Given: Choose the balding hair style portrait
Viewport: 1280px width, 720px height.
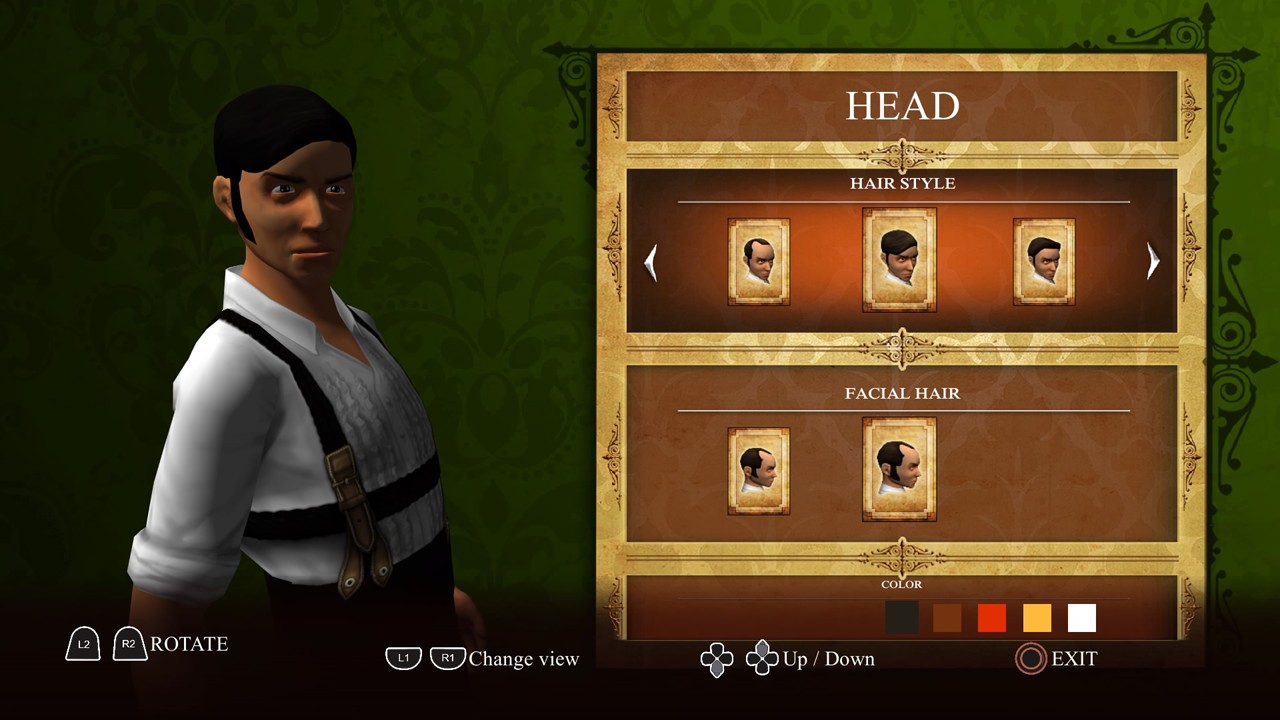Looking at the screenshot, I should coord(759,261).
